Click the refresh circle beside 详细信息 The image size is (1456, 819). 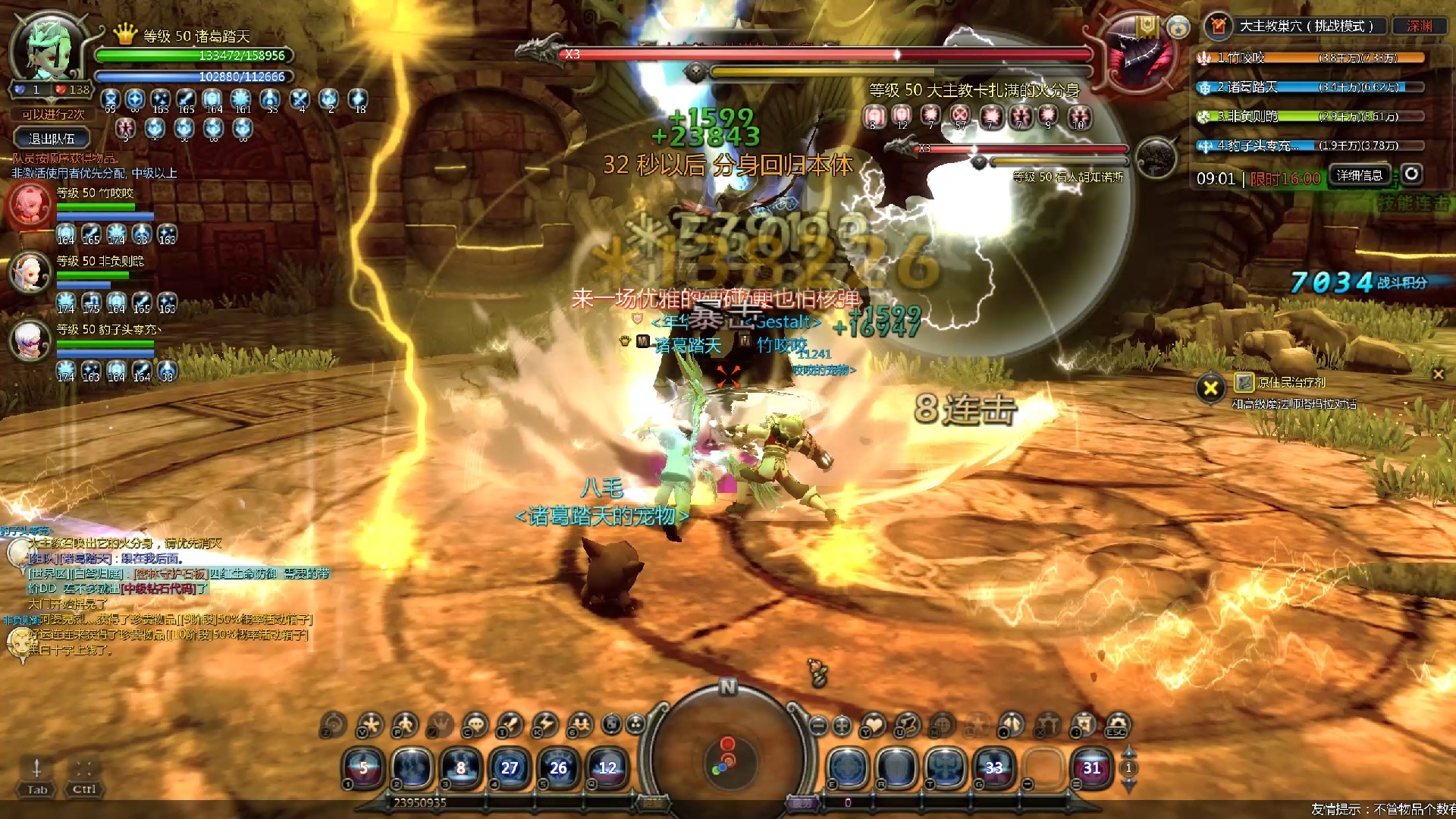click(x=1411, y=174)
